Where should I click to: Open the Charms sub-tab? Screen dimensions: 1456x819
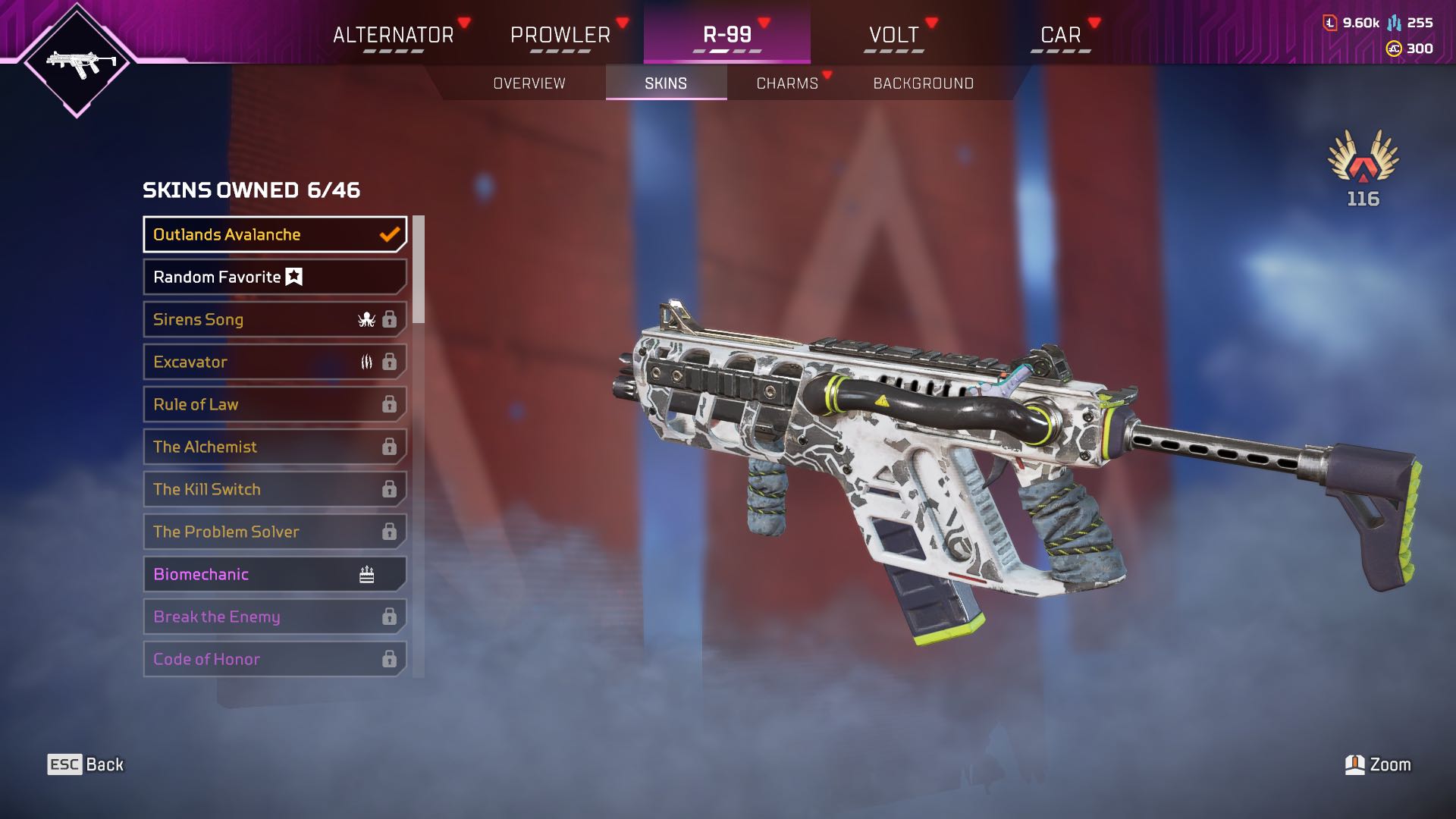787,83
